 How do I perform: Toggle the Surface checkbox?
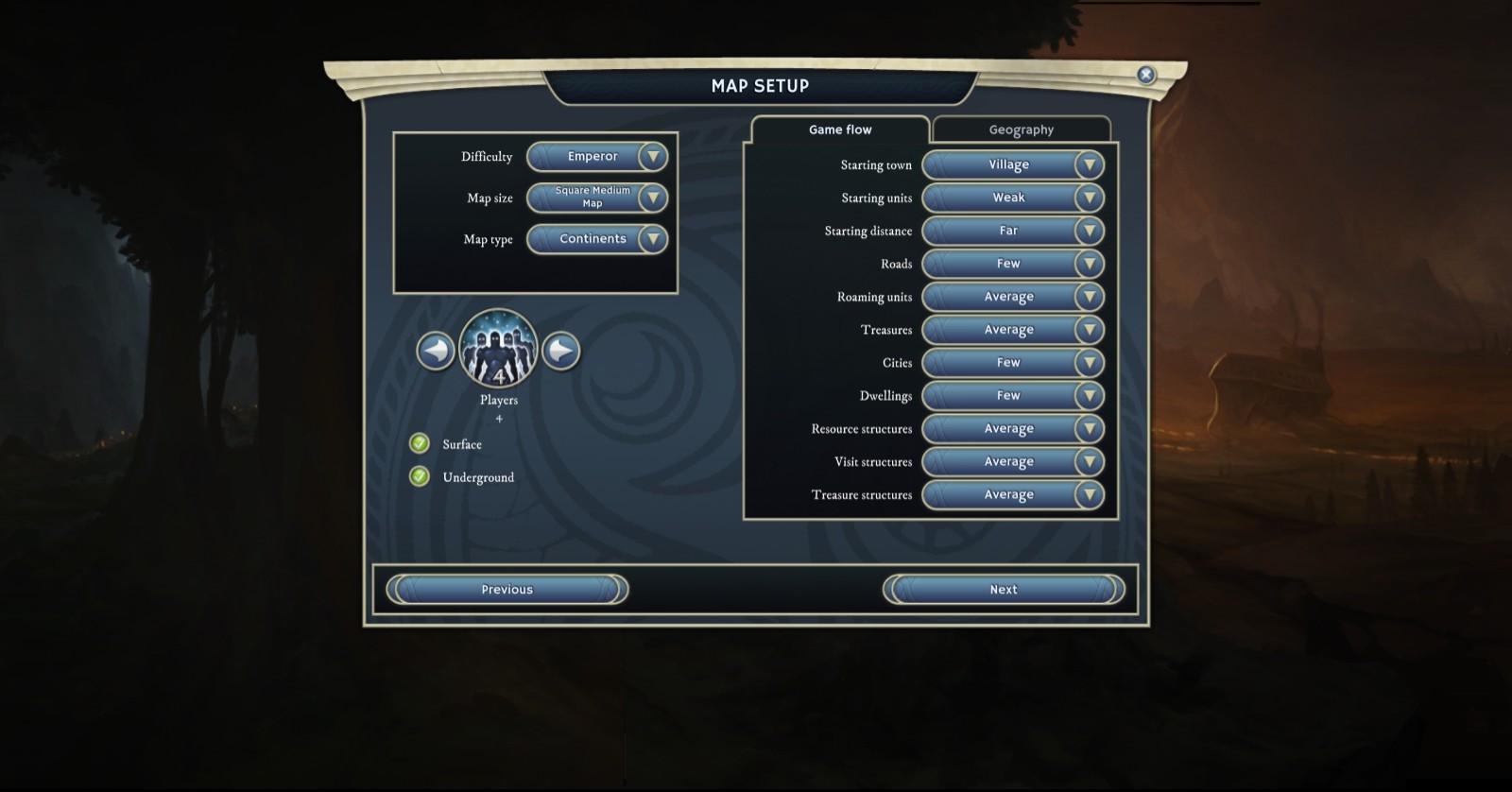tap(420, 443)
